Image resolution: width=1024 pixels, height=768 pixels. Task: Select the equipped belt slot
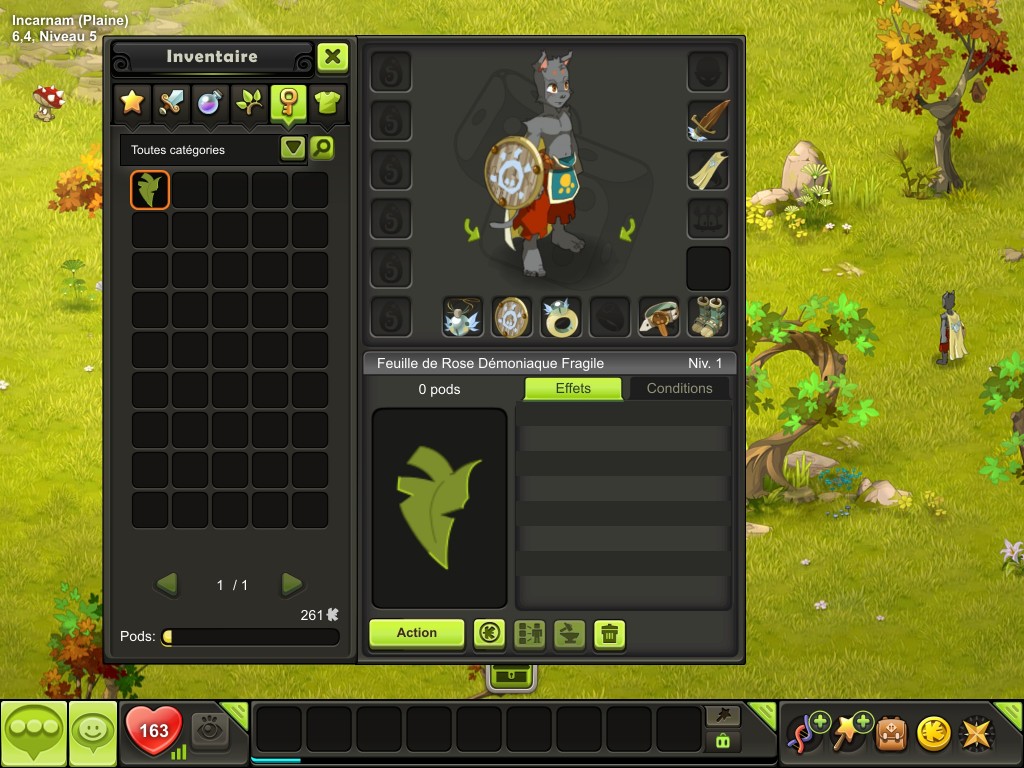[659, 317]
